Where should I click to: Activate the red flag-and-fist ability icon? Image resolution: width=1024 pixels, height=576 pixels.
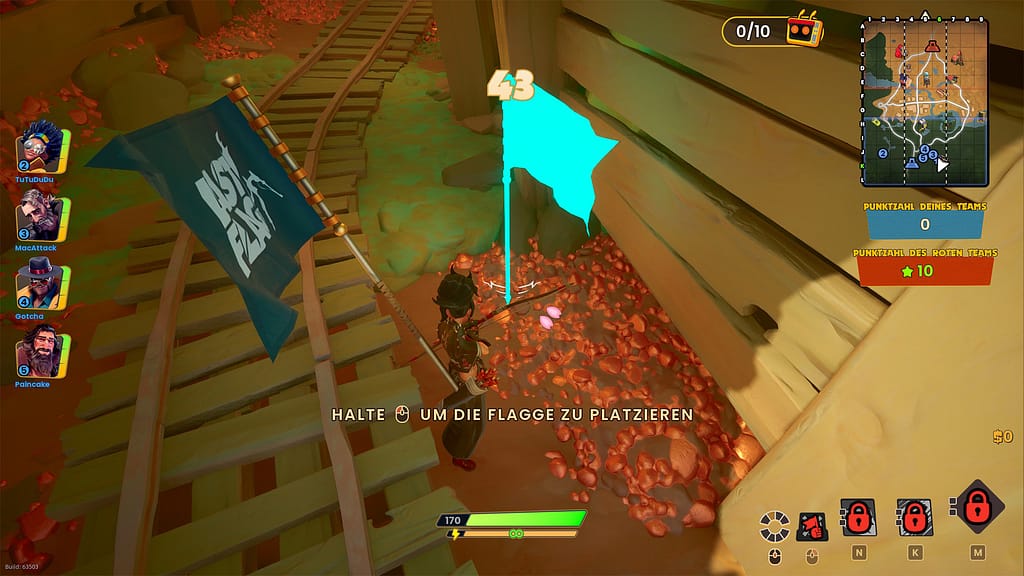tap(812, 524)
